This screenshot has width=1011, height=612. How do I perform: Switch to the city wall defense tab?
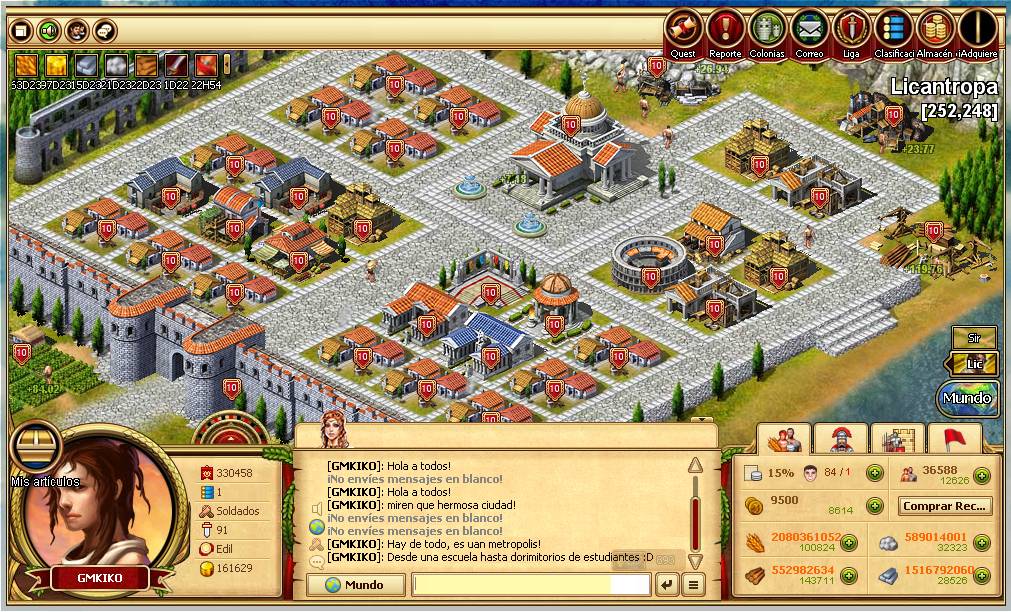(896, 438)
